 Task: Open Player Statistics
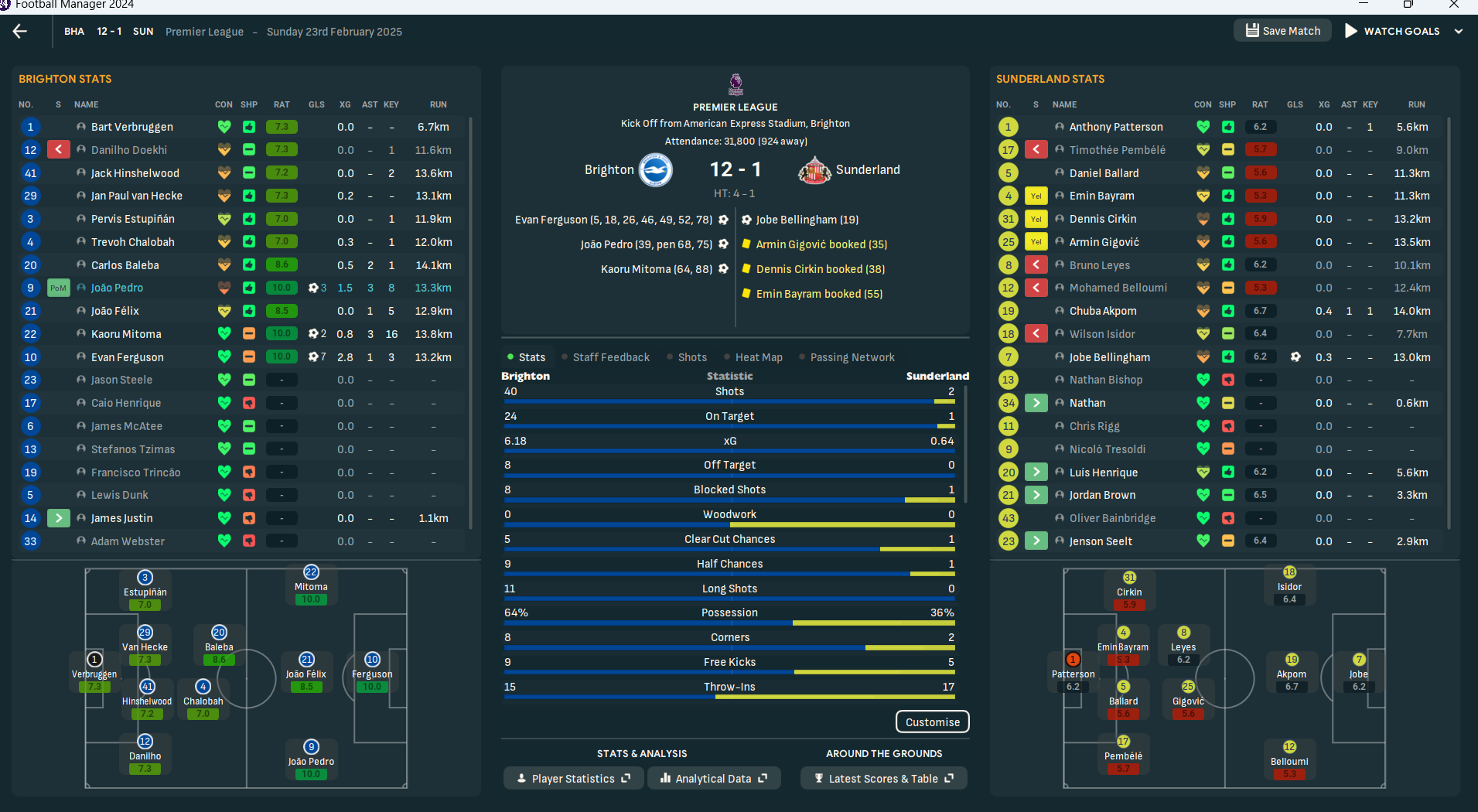click(x=573, y=779)
